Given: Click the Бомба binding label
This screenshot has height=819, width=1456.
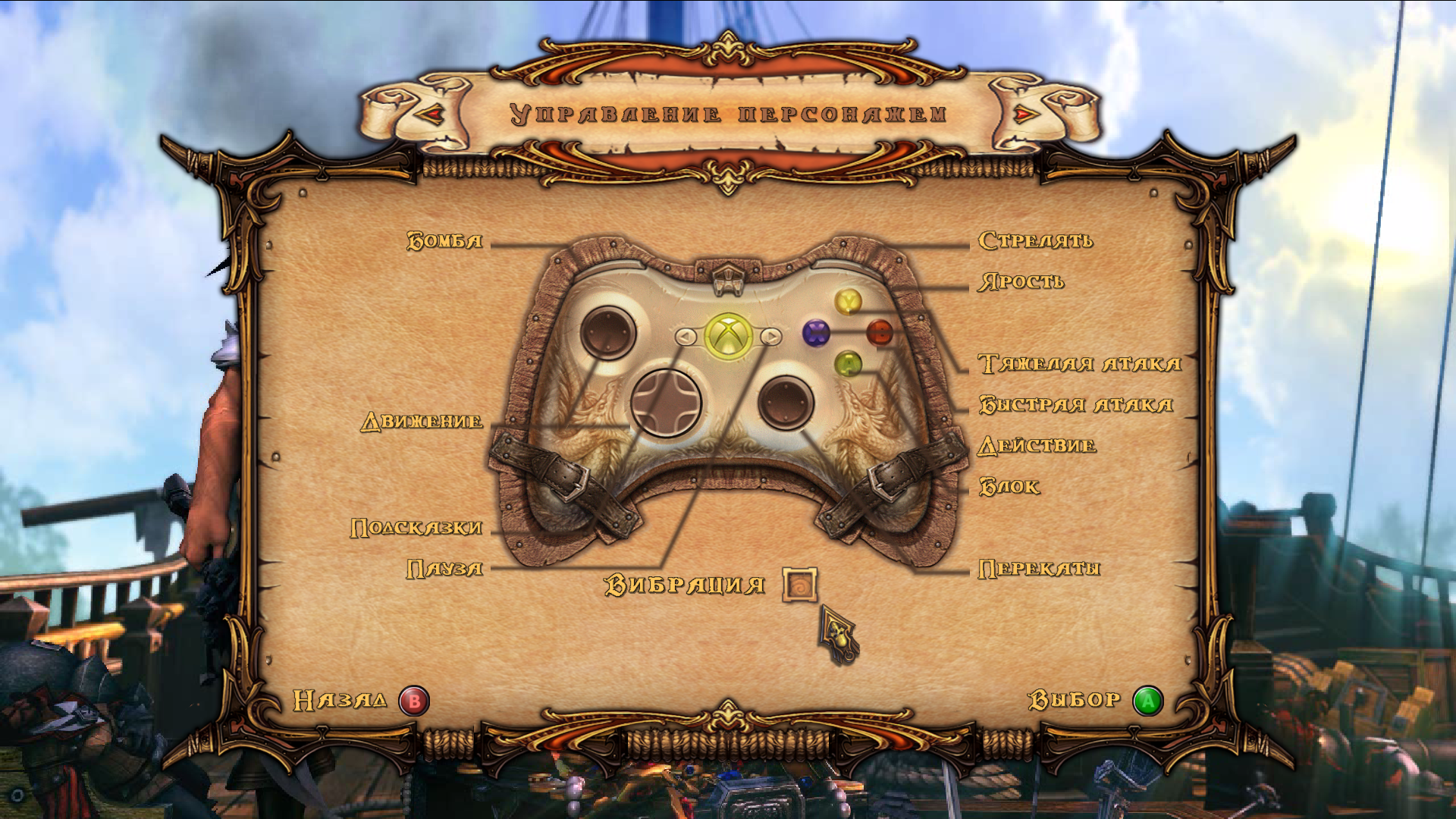Looking at the screenshot, I should coord(446,241).
